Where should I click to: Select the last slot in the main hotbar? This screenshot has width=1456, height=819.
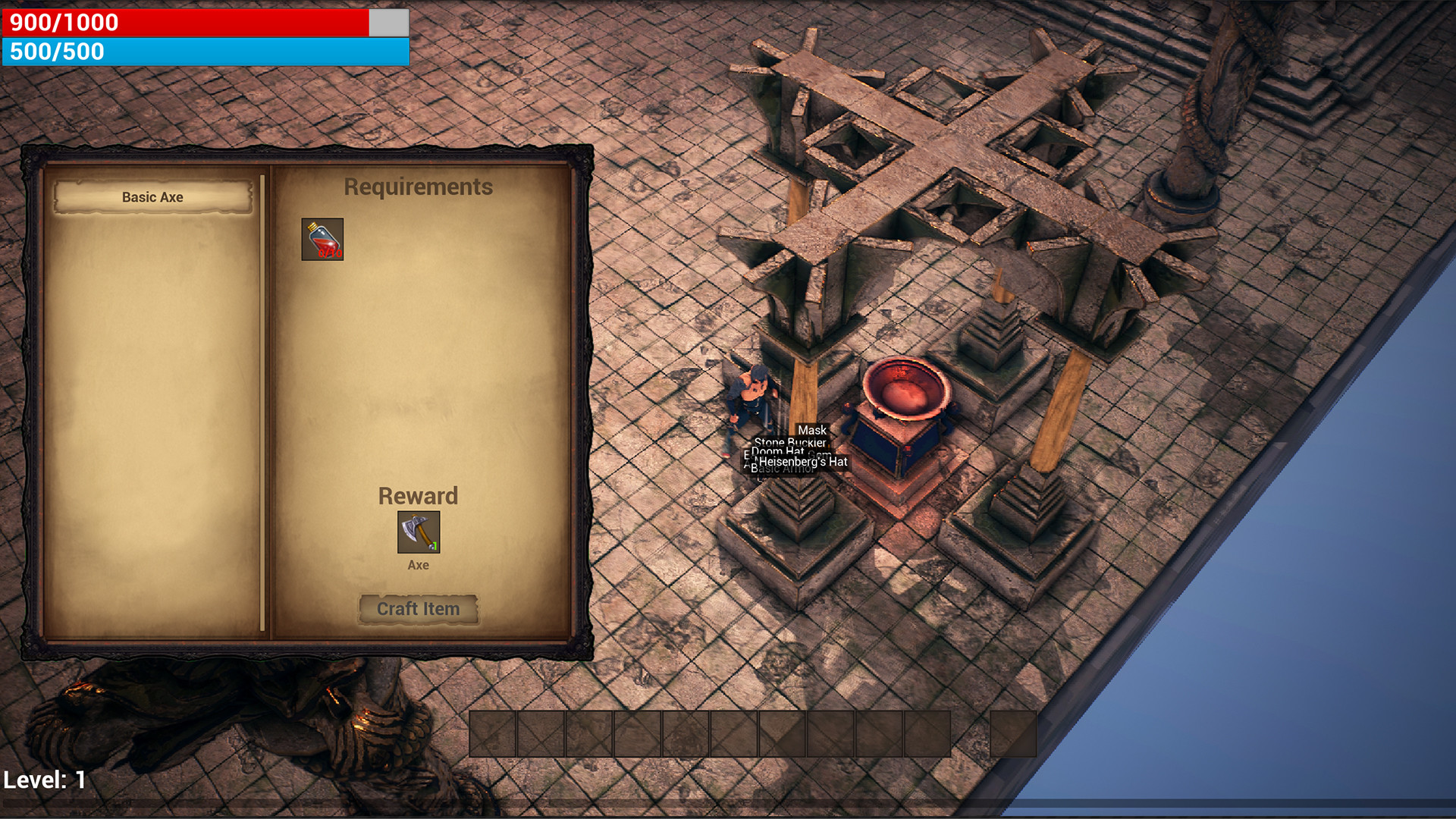pyautogui.click(x=926, y=733)
